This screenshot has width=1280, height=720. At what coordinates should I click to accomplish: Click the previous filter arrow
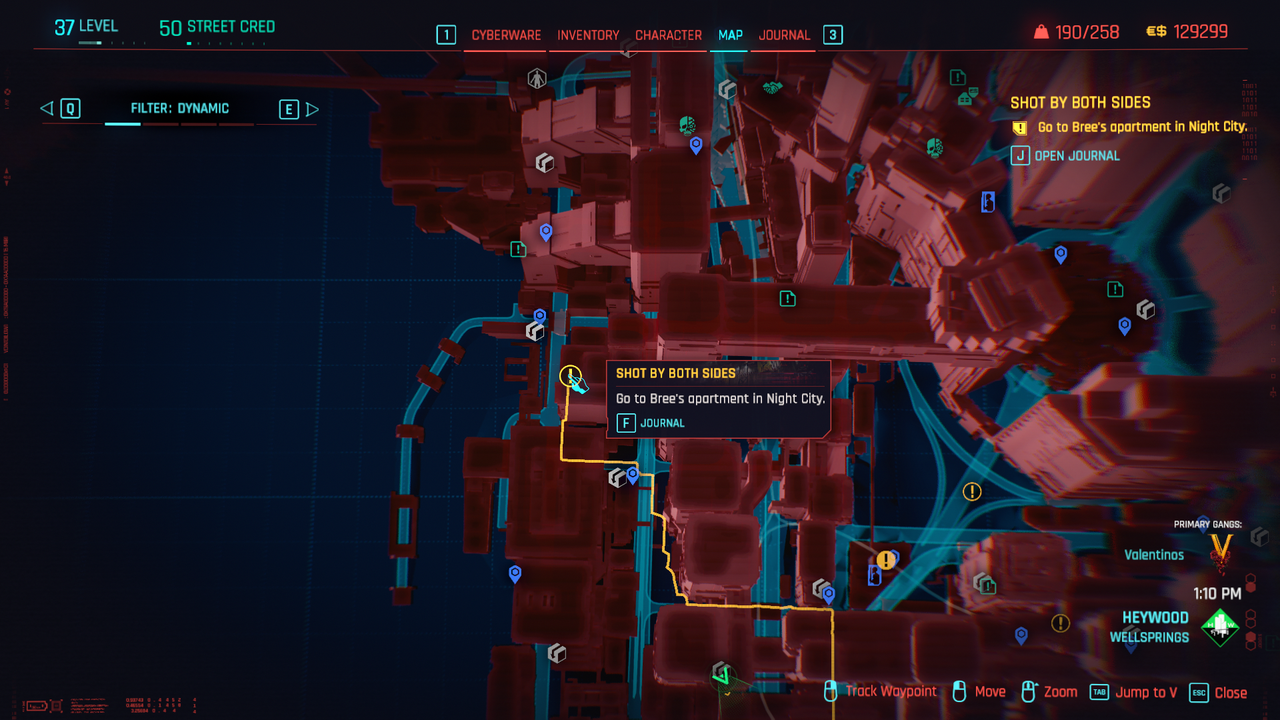tap(46, 109)
